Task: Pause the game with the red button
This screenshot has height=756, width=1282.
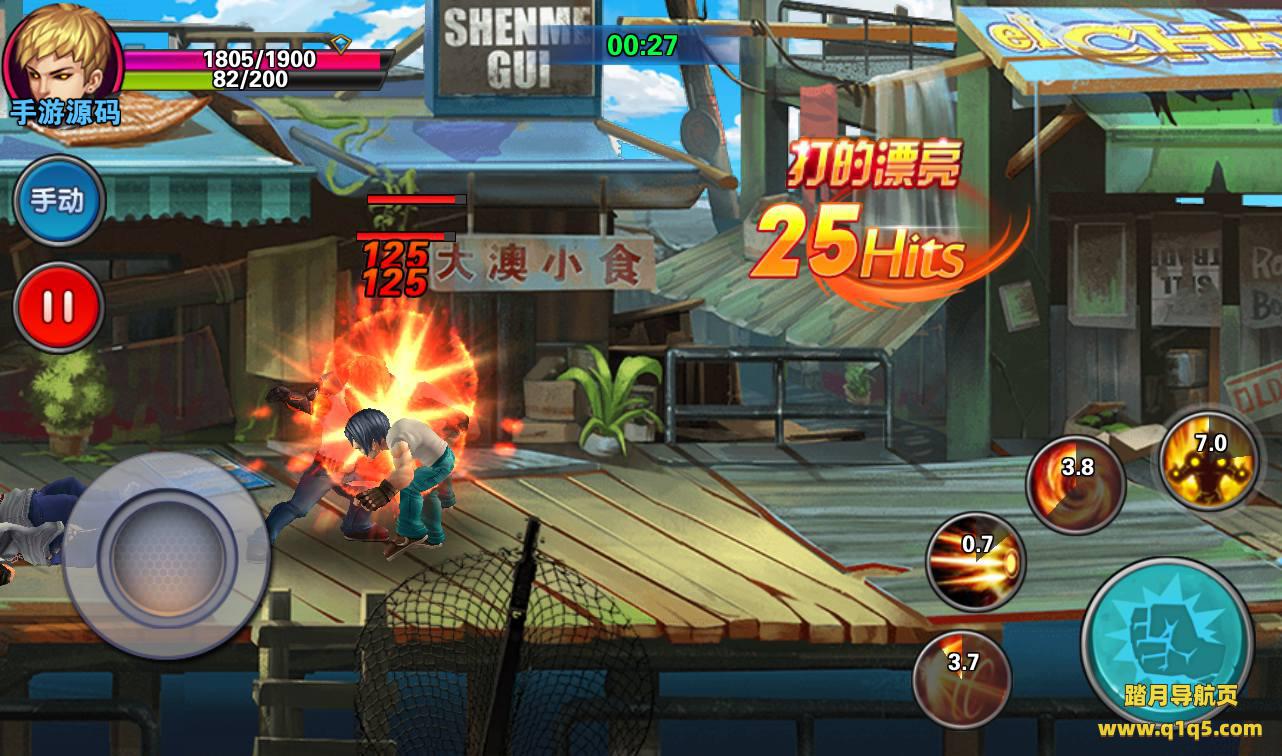Action: pos(59,307)
